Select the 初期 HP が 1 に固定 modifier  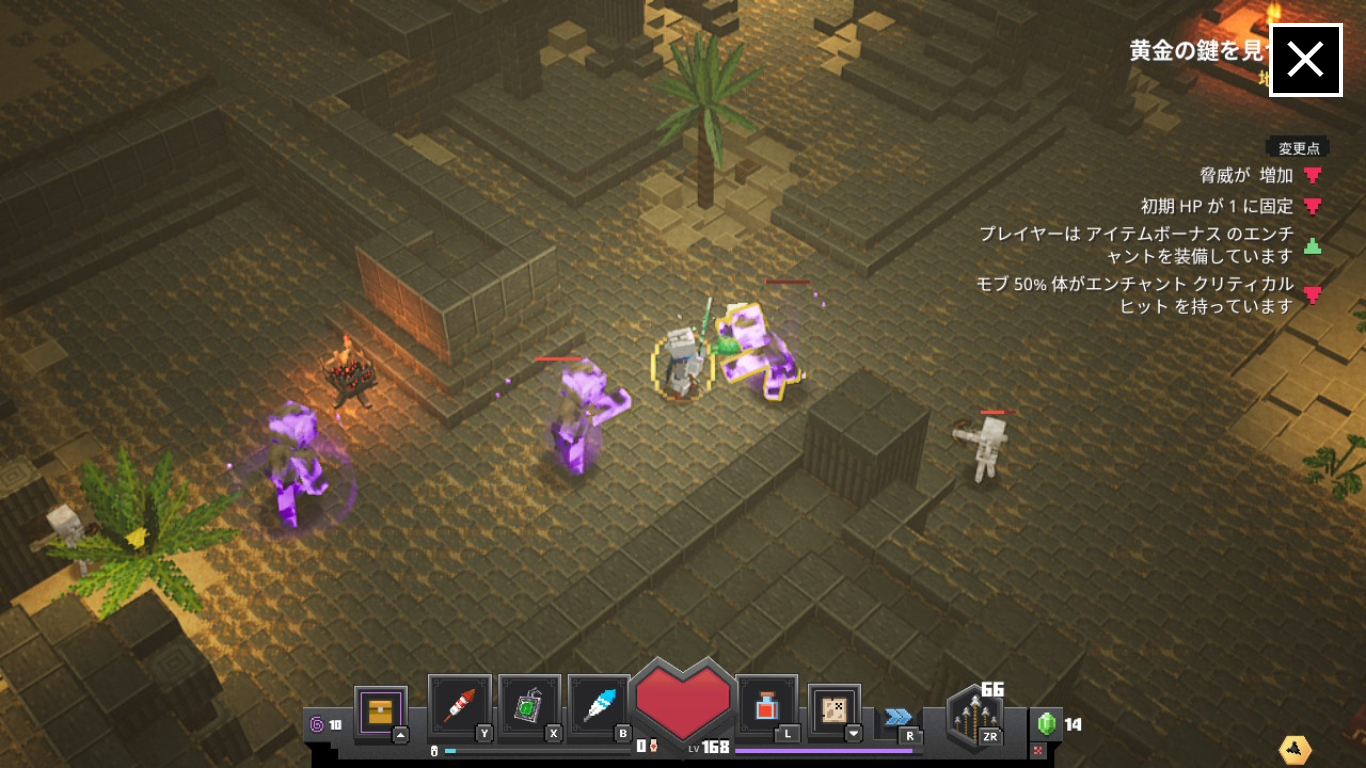[x=1217, y=207]
